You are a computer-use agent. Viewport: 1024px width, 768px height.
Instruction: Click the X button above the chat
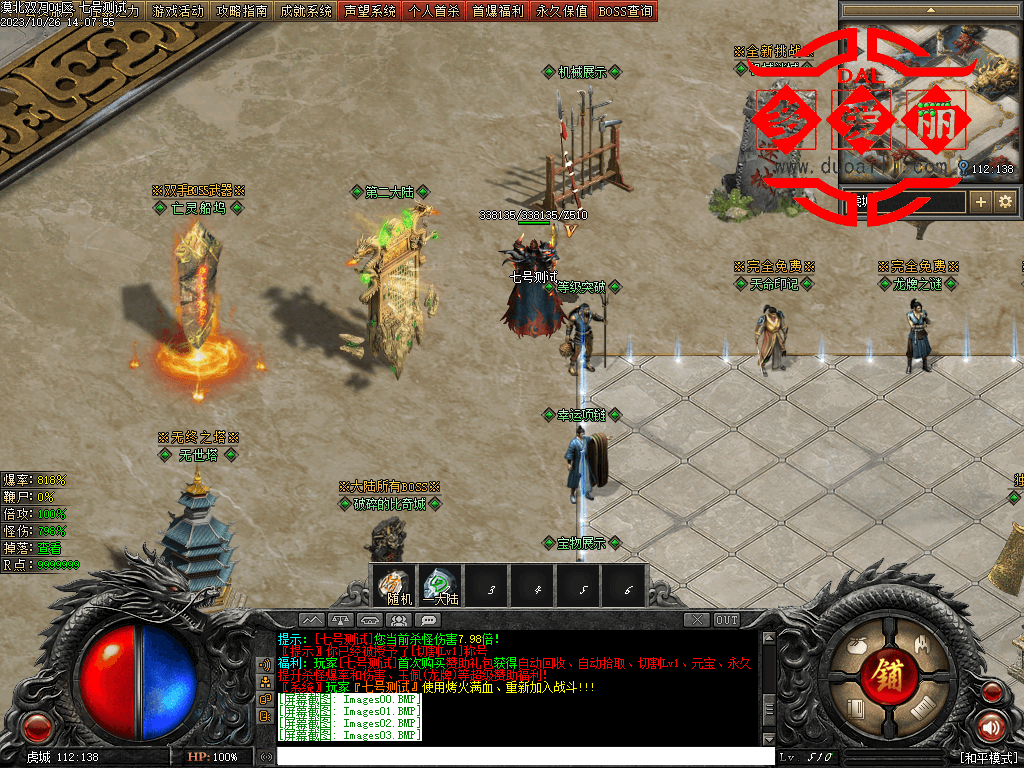696,620
